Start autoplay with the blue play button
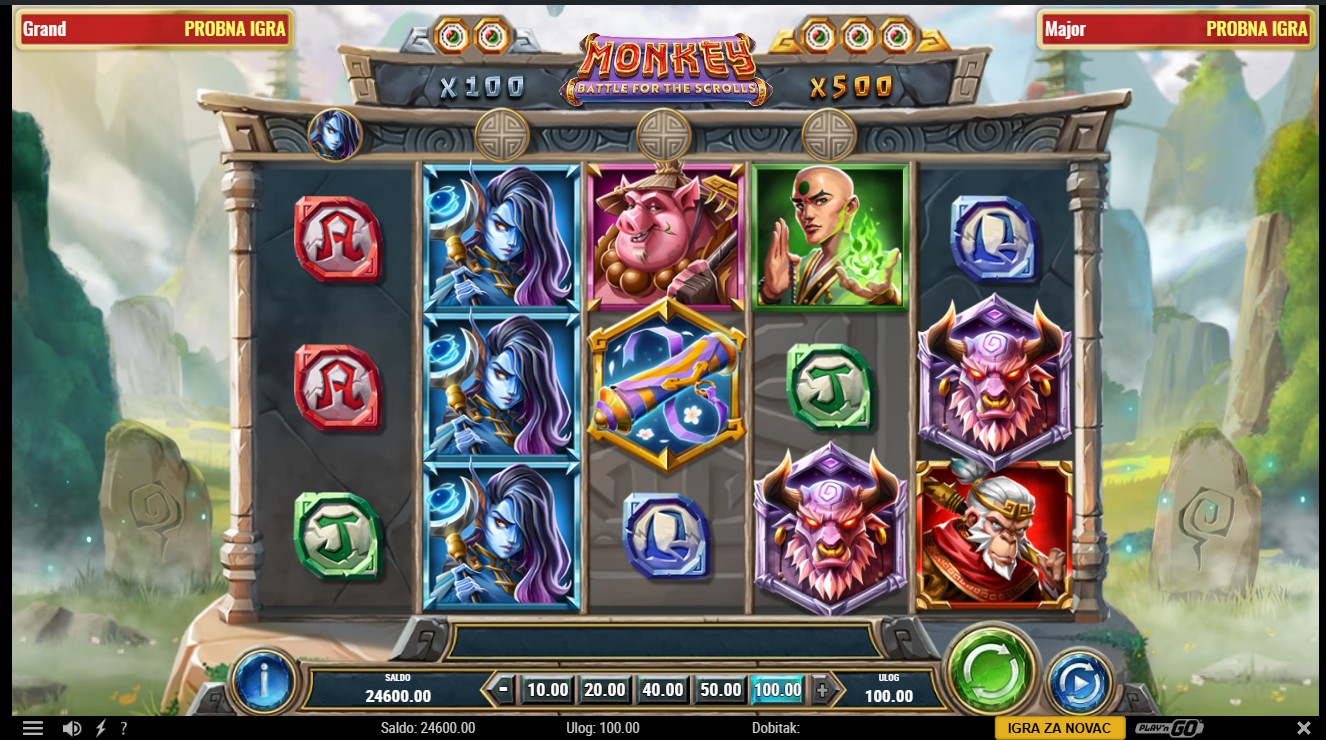The width and height of the screenshot is (1326, 740). coord(1079,681)
